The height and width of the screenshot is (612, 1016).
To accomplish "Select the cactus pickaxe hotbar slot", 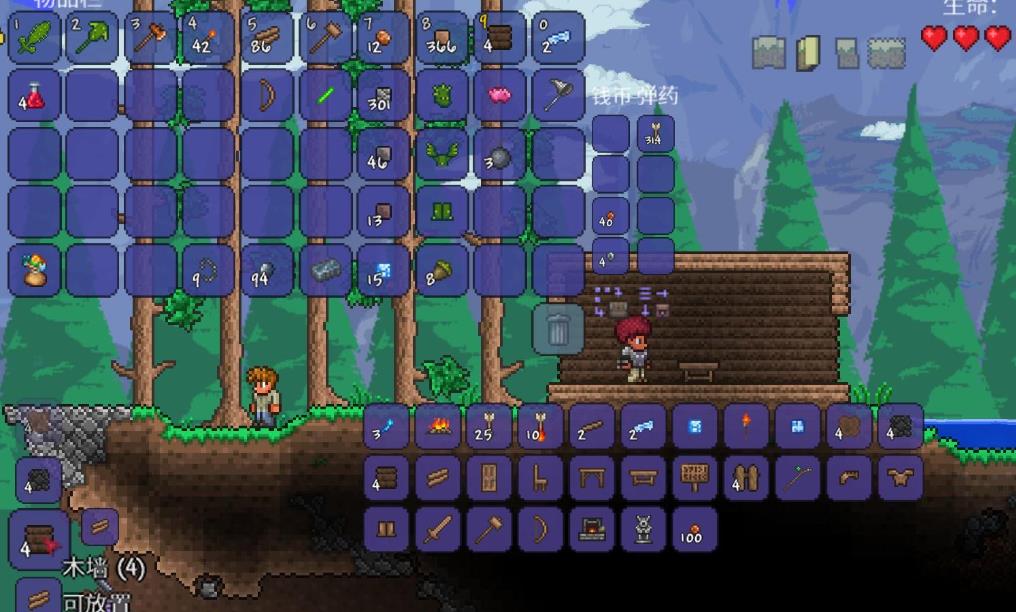I will [93, 38].
